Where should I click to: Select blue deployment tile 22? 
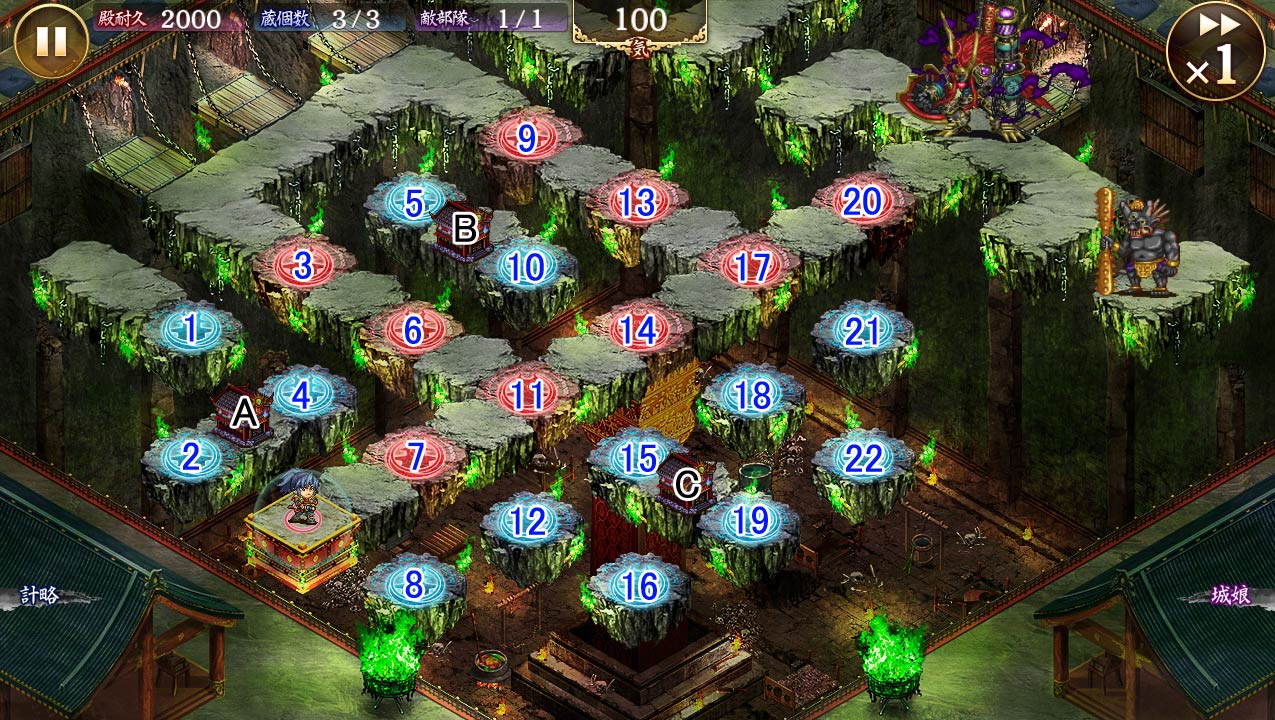tap(863, 459)
